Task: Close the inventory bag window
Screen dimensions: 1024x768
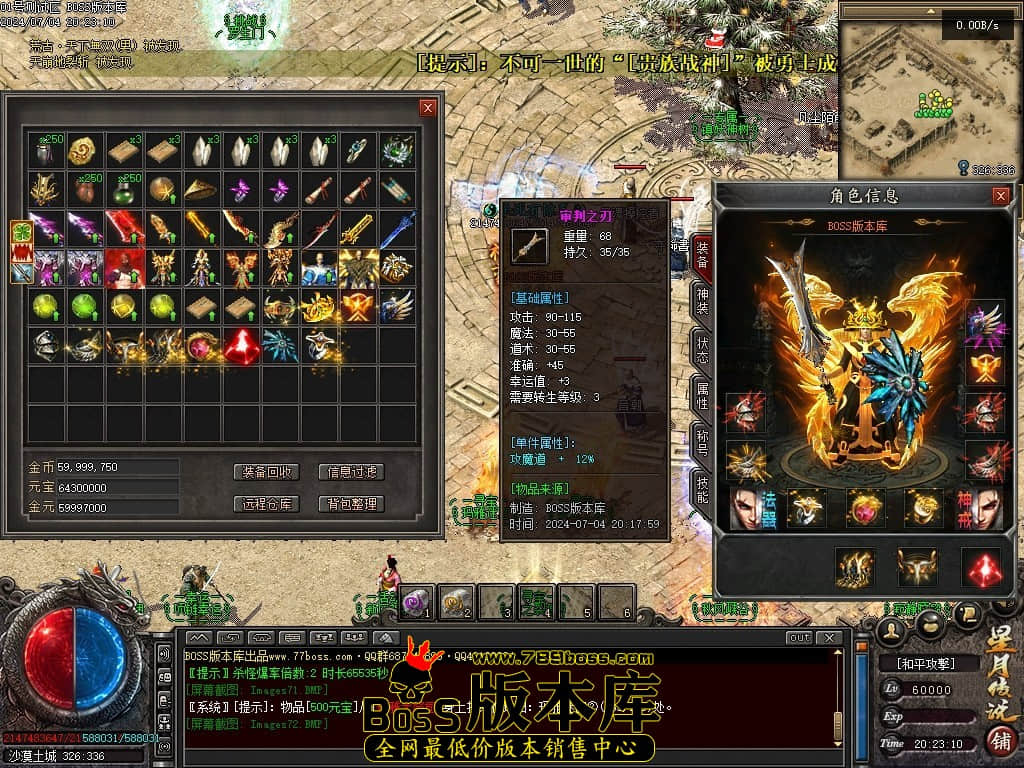Action: 428,108
